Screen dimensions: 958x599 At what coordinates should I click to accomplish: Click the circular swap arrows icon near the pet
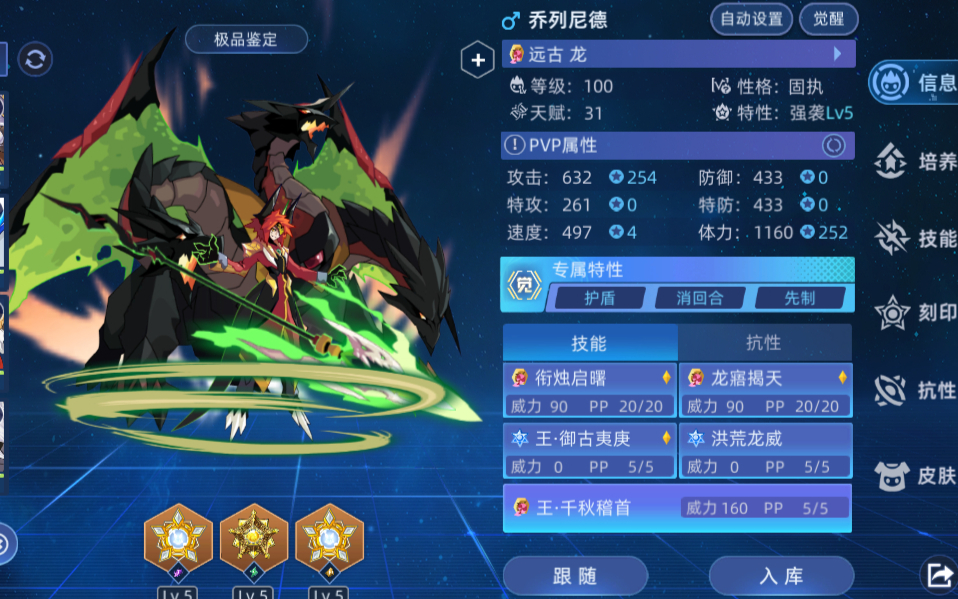(x=35, y=60)
